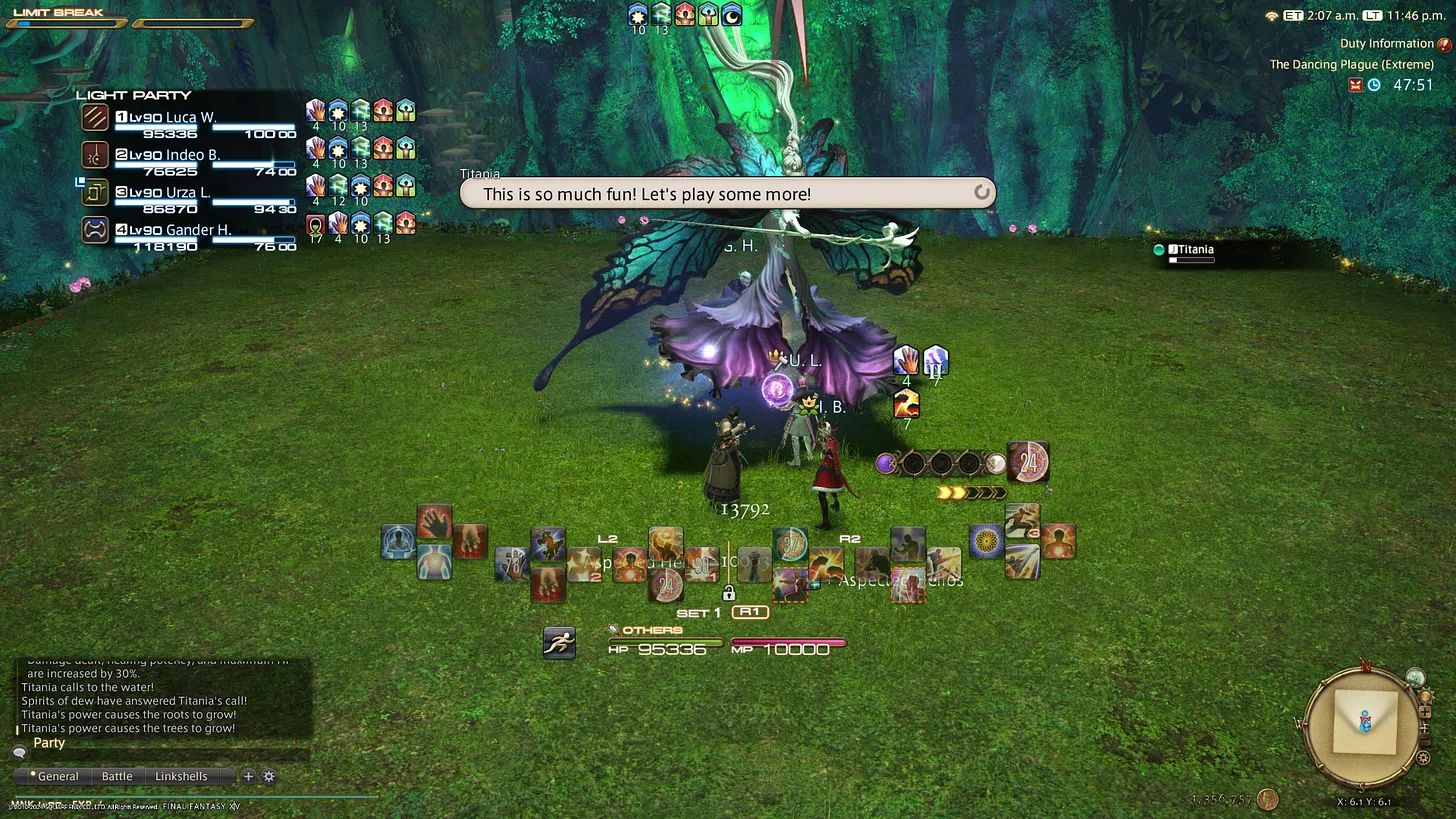
Task: Switch to the Linkshells chat tab
Action: point(181,776)
